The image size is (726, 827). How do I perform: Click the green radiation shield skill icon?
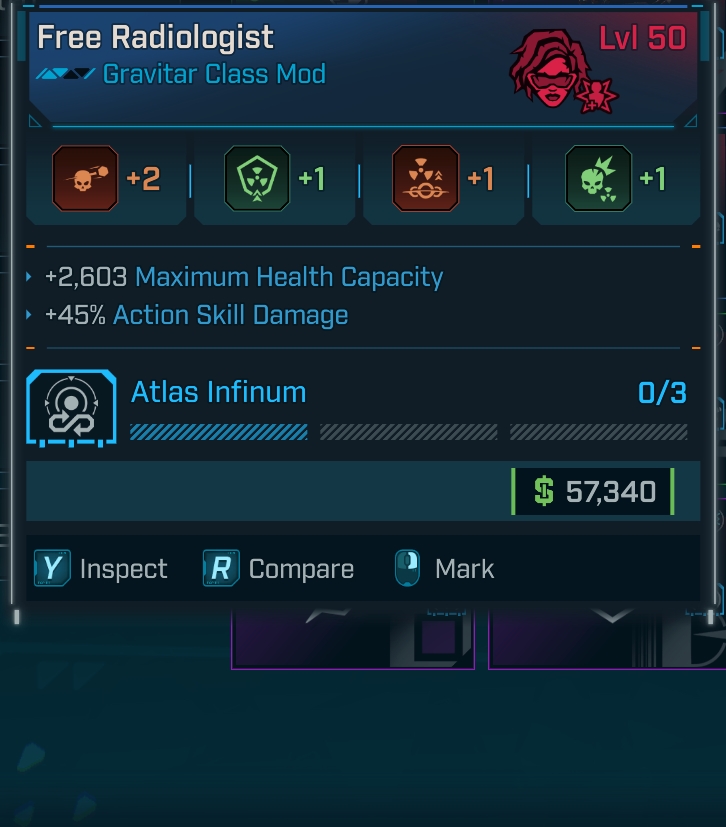[257, 179]
